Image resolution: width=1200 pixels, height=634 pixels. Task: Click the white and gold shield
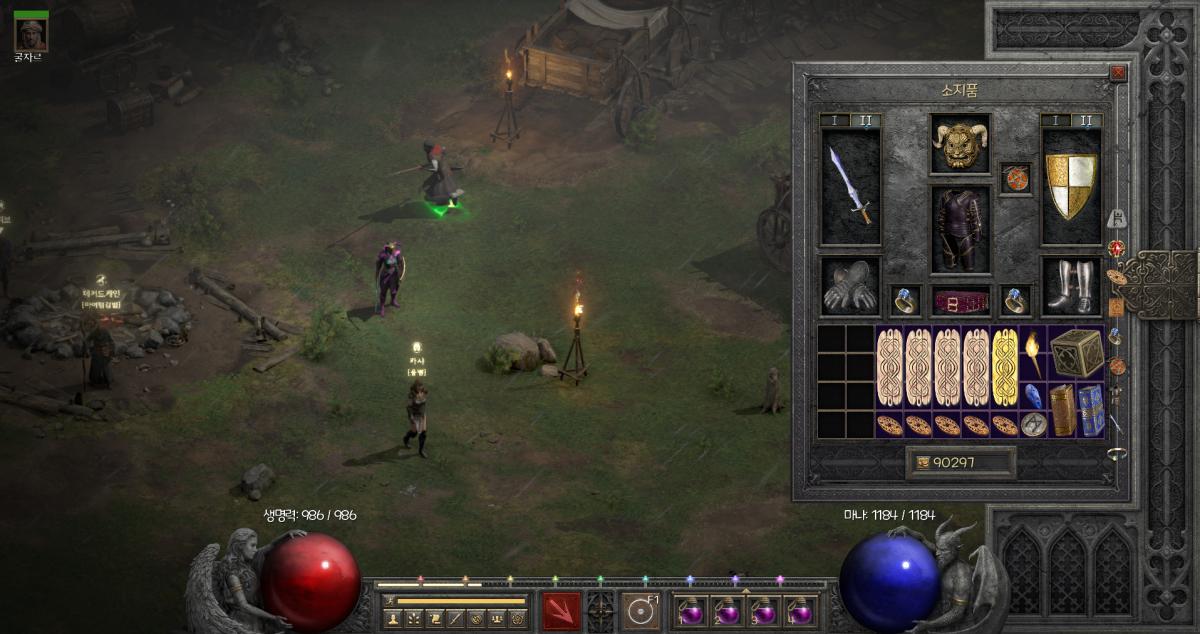tap(1070, 186)
